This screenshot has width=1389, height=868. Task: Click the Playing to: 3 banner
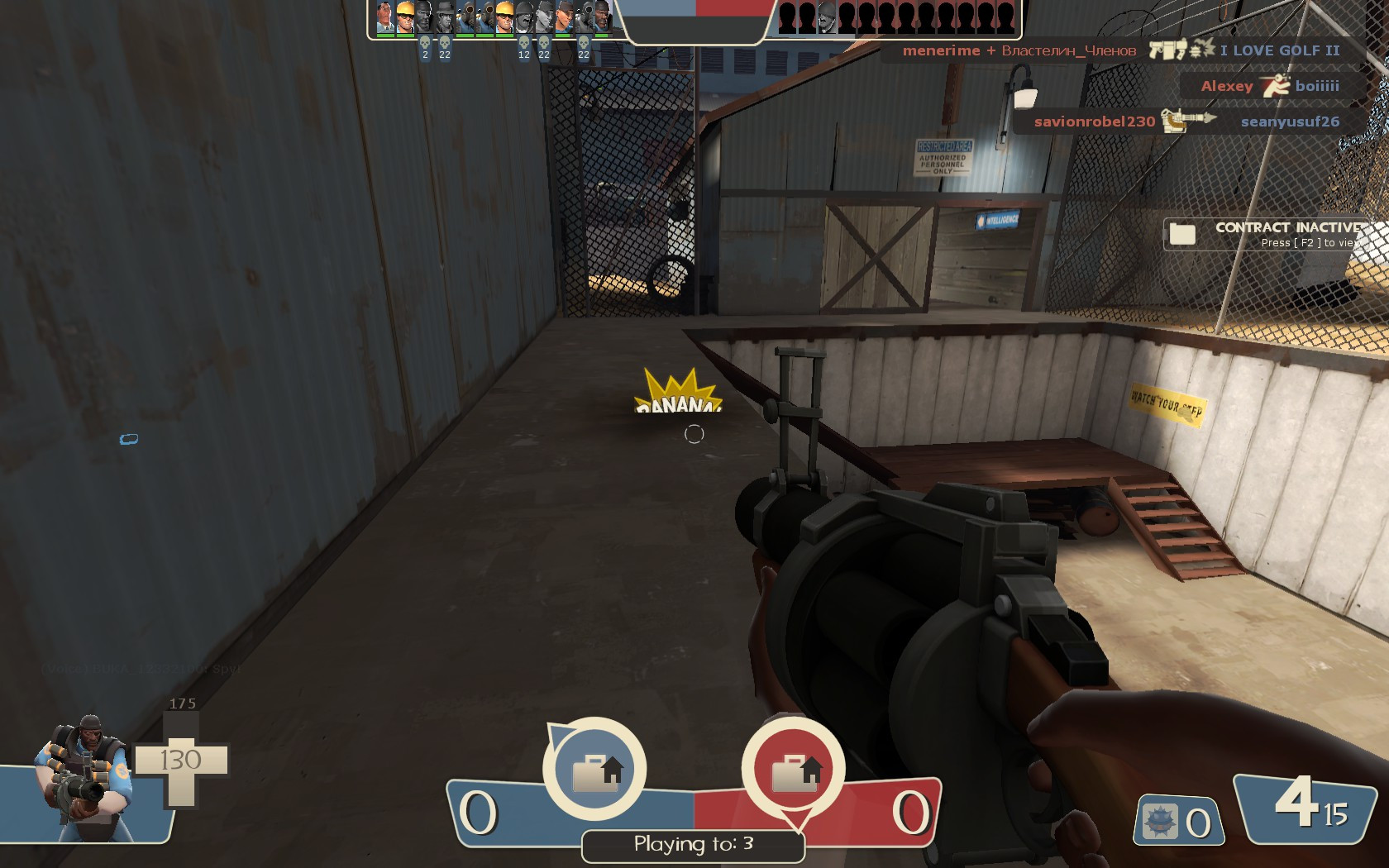(x=693, y=844)
